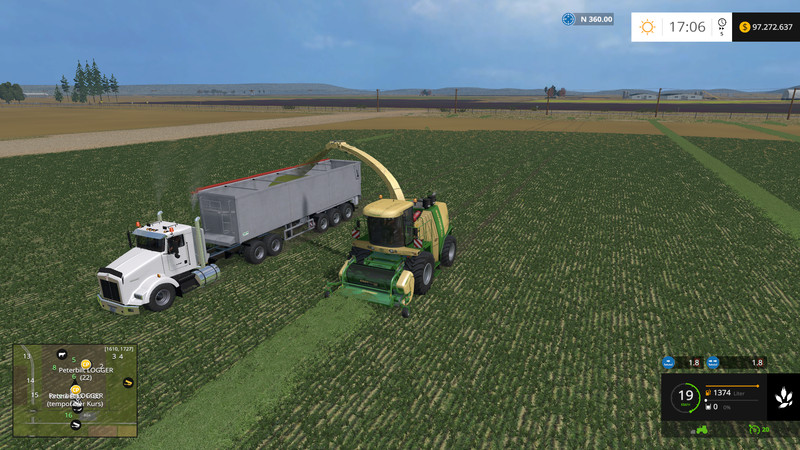Click the orange fuel pump icon
800x450 pixels.
[709, 394]
